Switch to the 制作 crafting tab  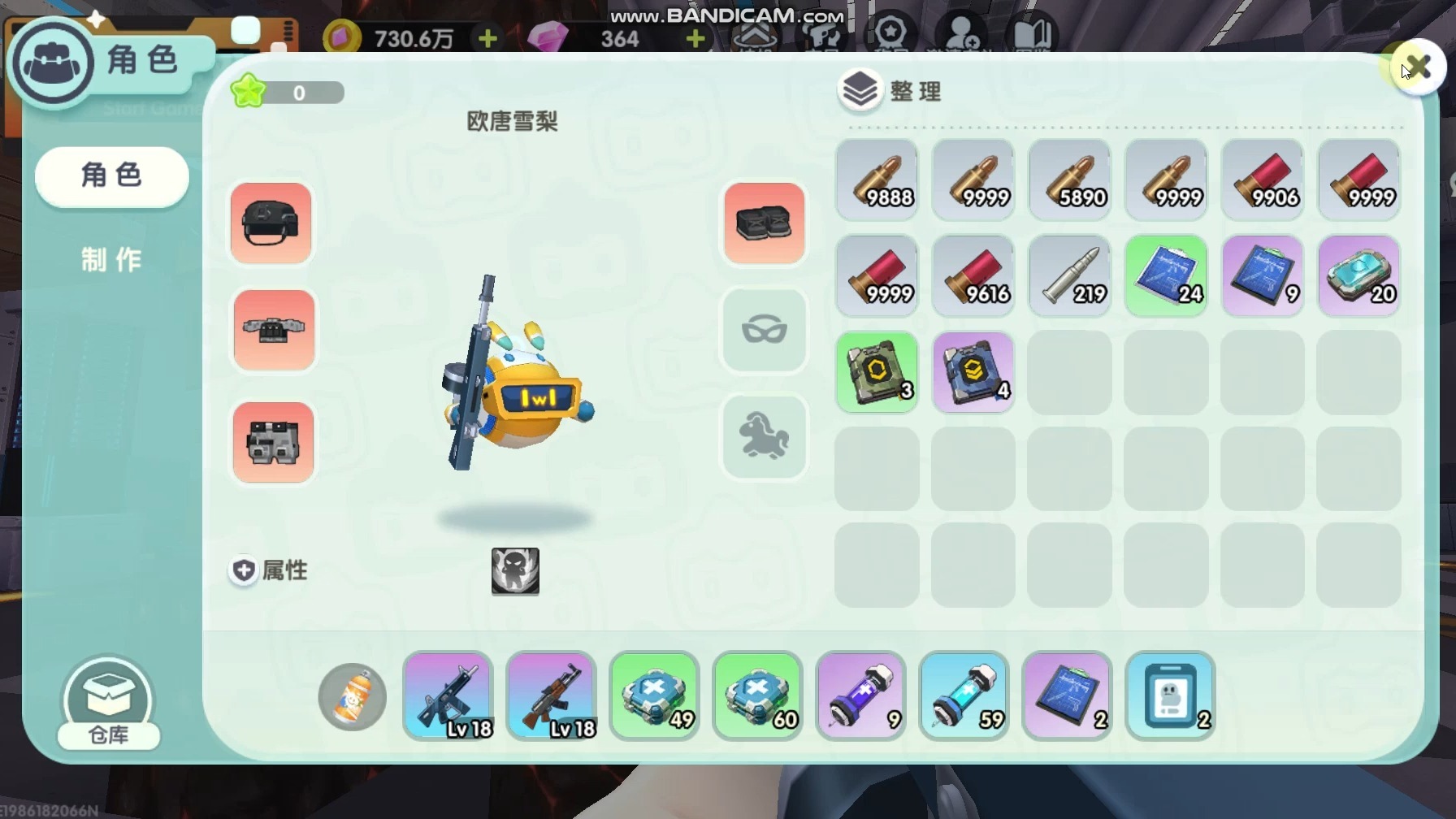click(x=111, y=260)
